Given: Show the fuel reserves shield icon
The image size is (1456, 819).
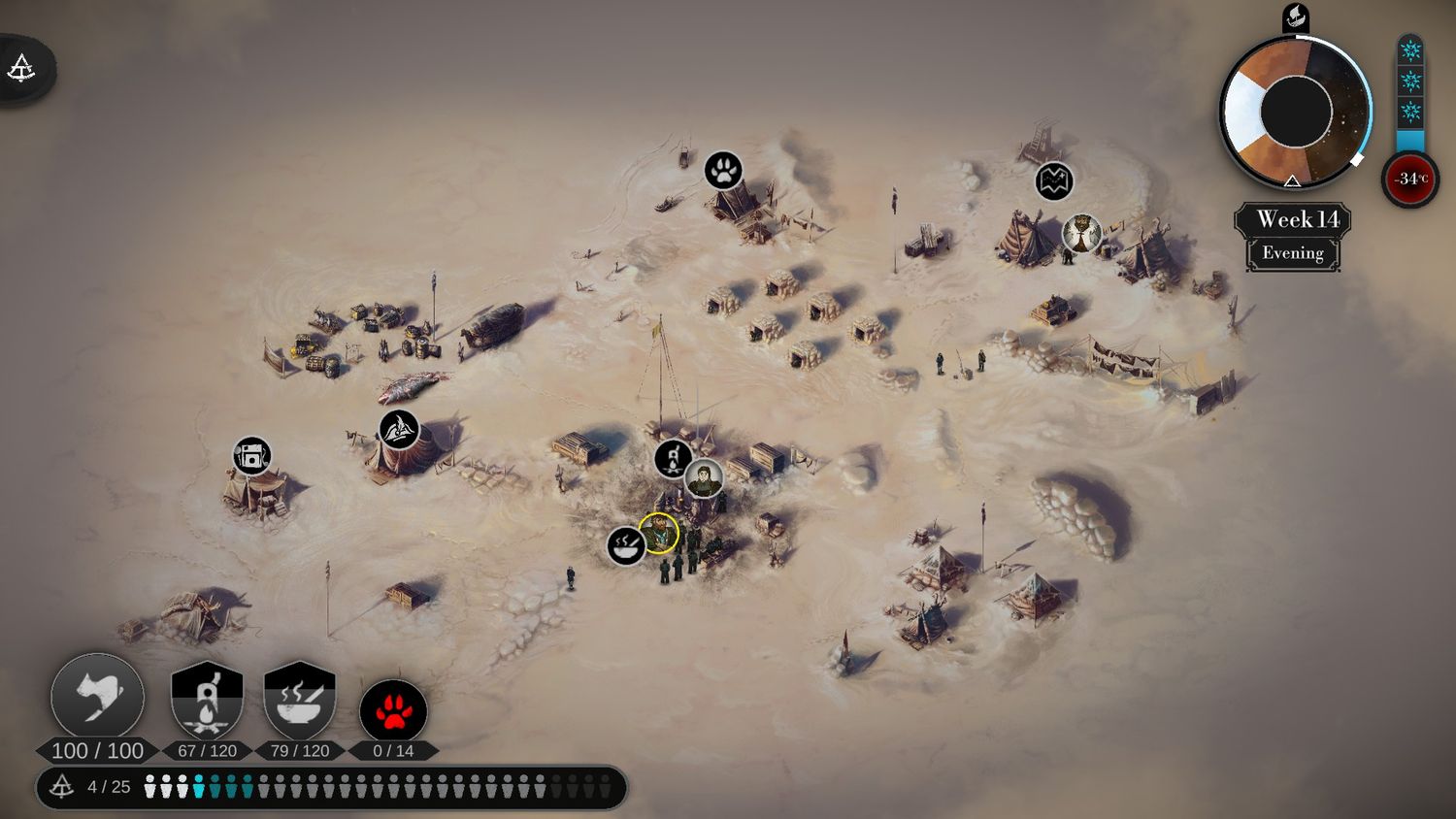Looking at the screenshot, I should [x=206, y=701].
